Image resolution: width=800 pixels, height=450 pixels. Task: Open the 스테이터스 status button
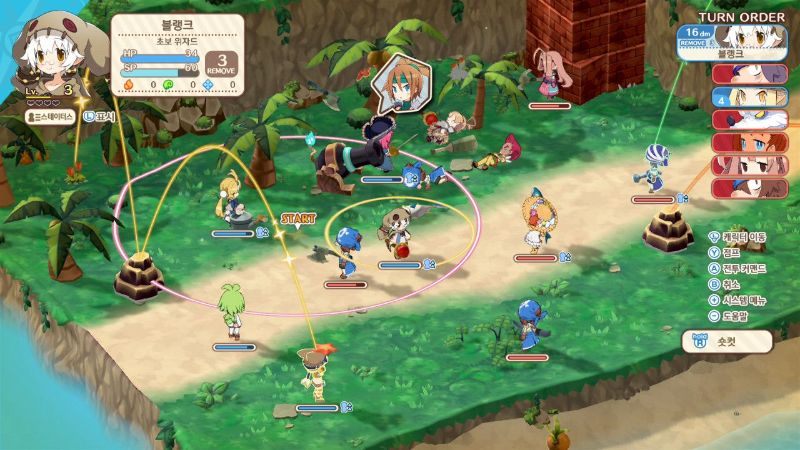pos(50,116)
